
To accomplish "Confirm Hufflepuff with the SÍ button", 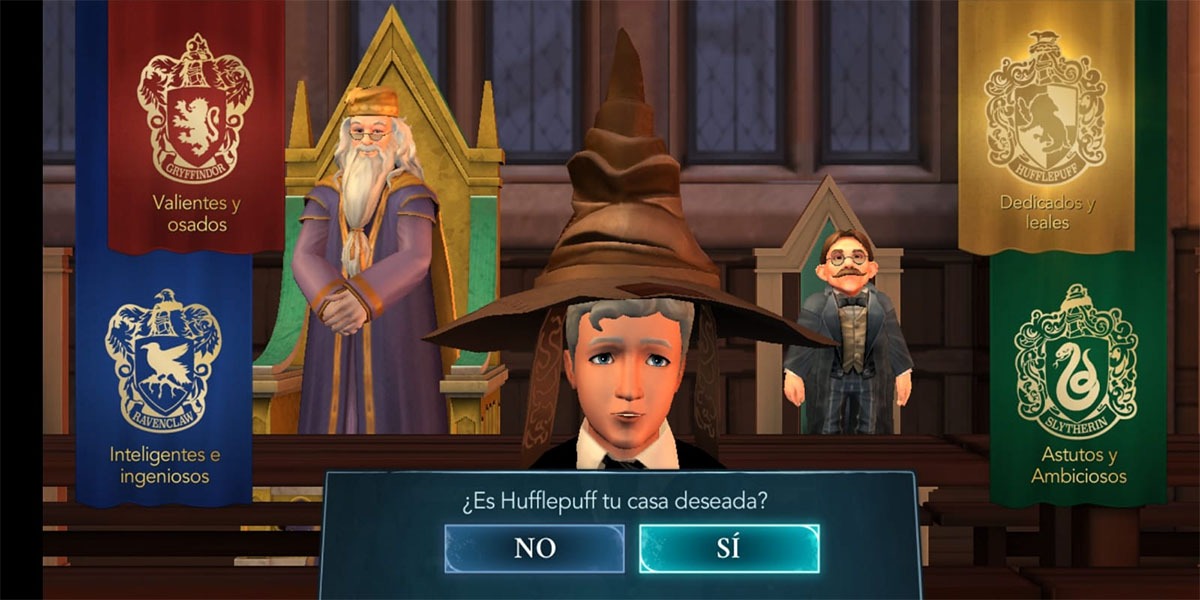I will (729, 548).
